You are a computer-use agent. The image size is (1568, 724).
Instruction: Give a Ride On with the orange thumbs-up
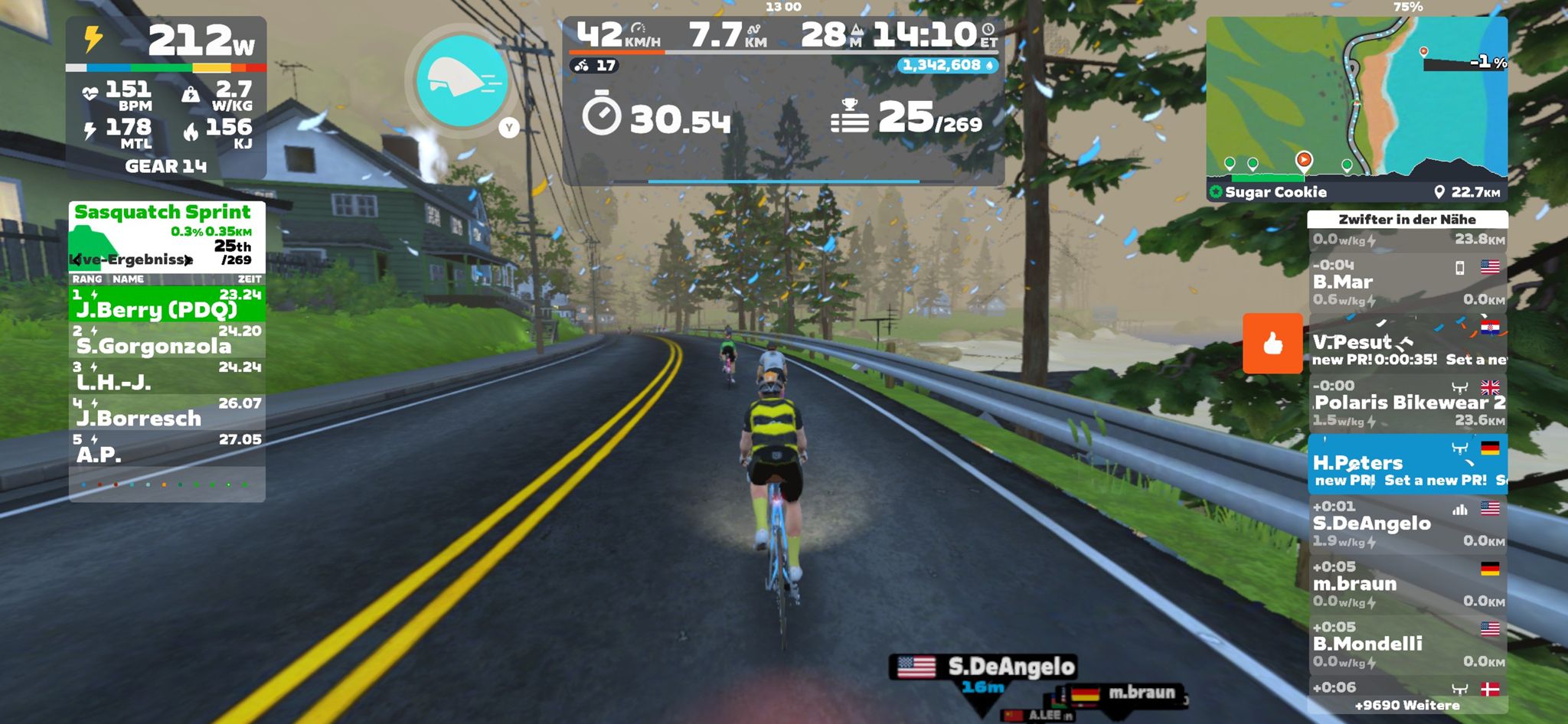click(1272, 343)
